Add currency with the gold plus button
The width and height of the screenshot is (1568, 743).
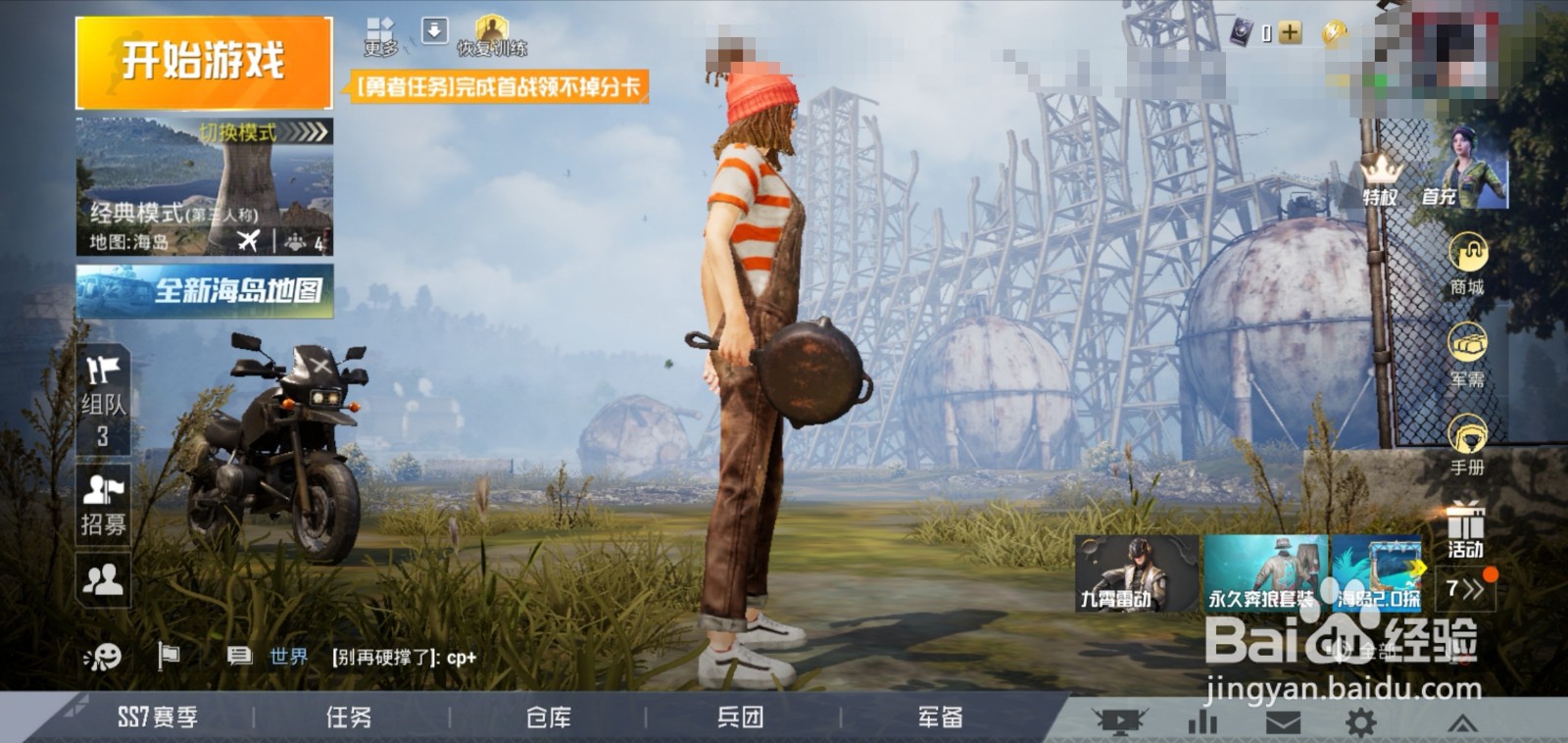[x=1289, y=32]
